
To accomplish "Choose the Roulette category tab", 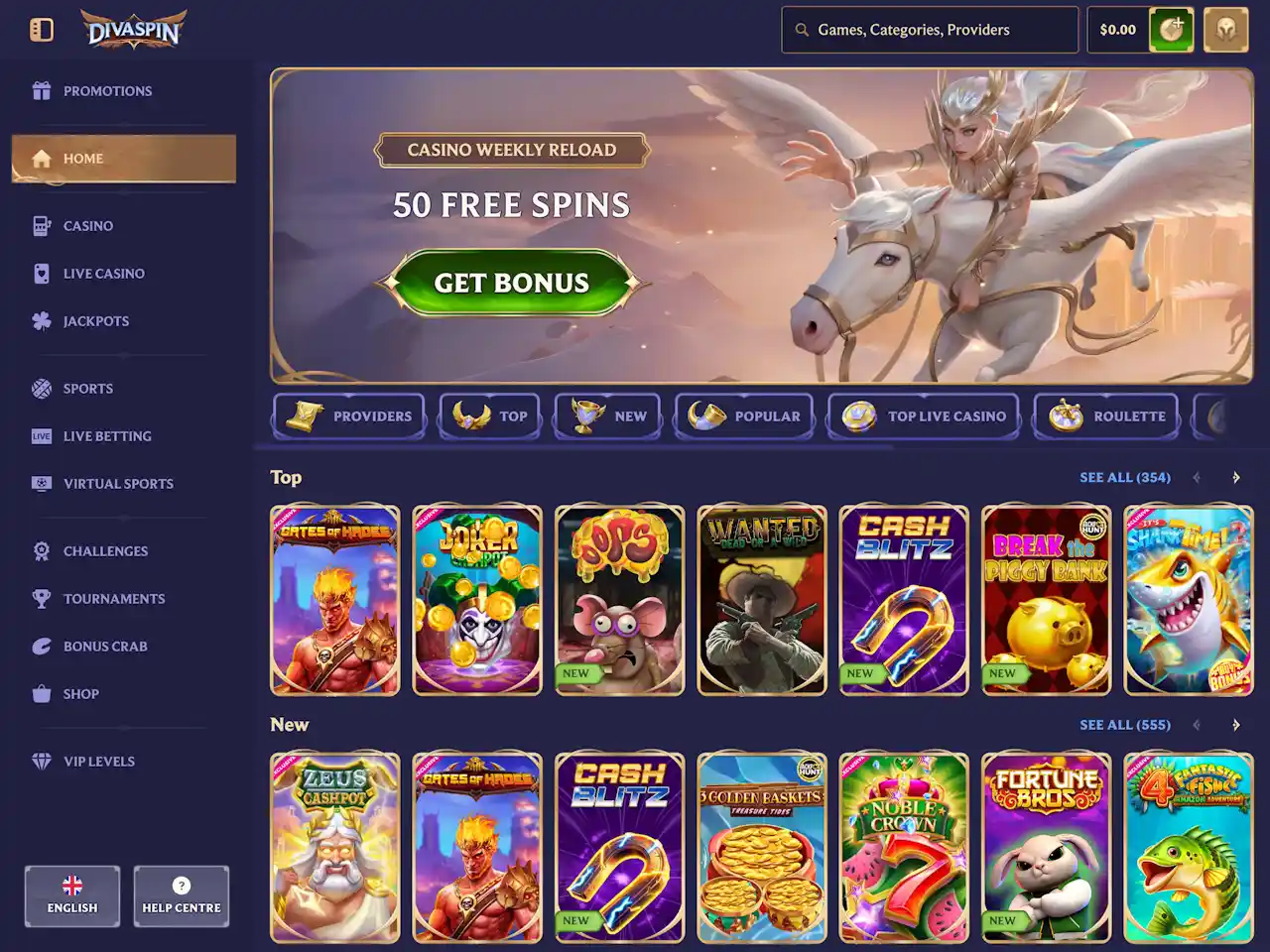I will [1106, 416].
